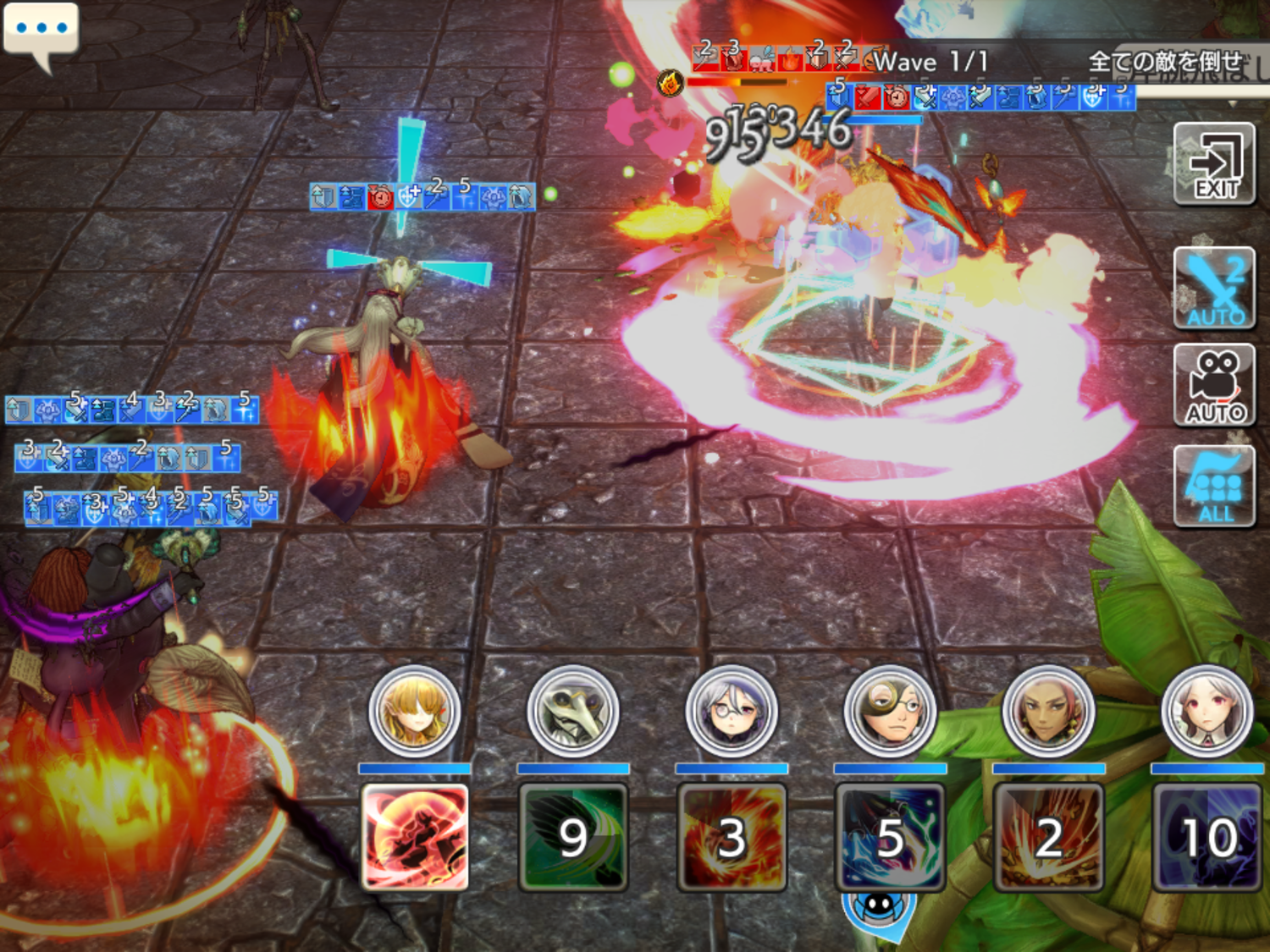This screenshot has width=1270, height=952.
Task: Select the green skill with cooldown 9
Action: coord(573,838)
